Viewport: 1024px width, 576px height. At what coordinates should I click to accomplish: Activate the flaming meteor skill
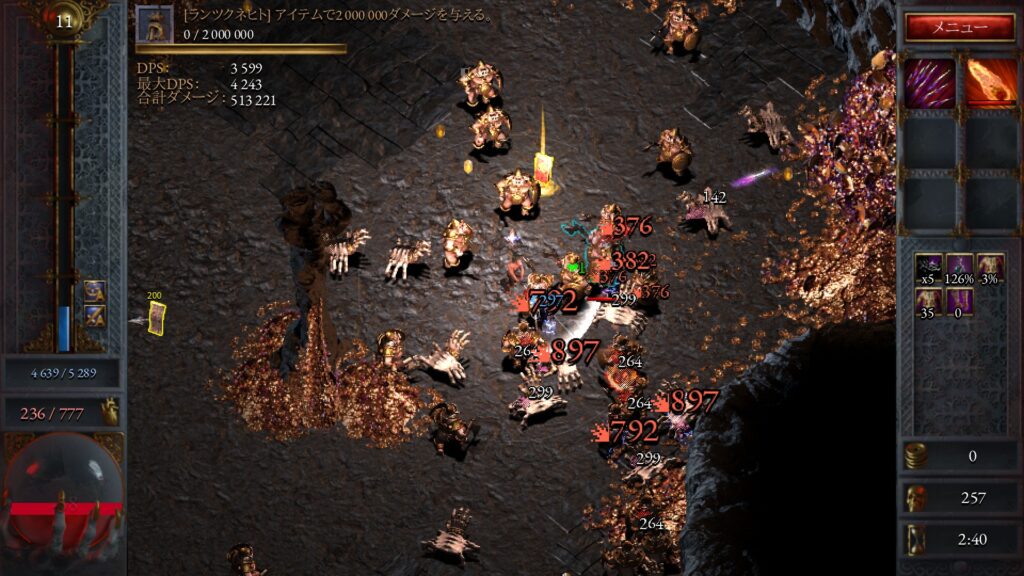click(x=990, y=83)
